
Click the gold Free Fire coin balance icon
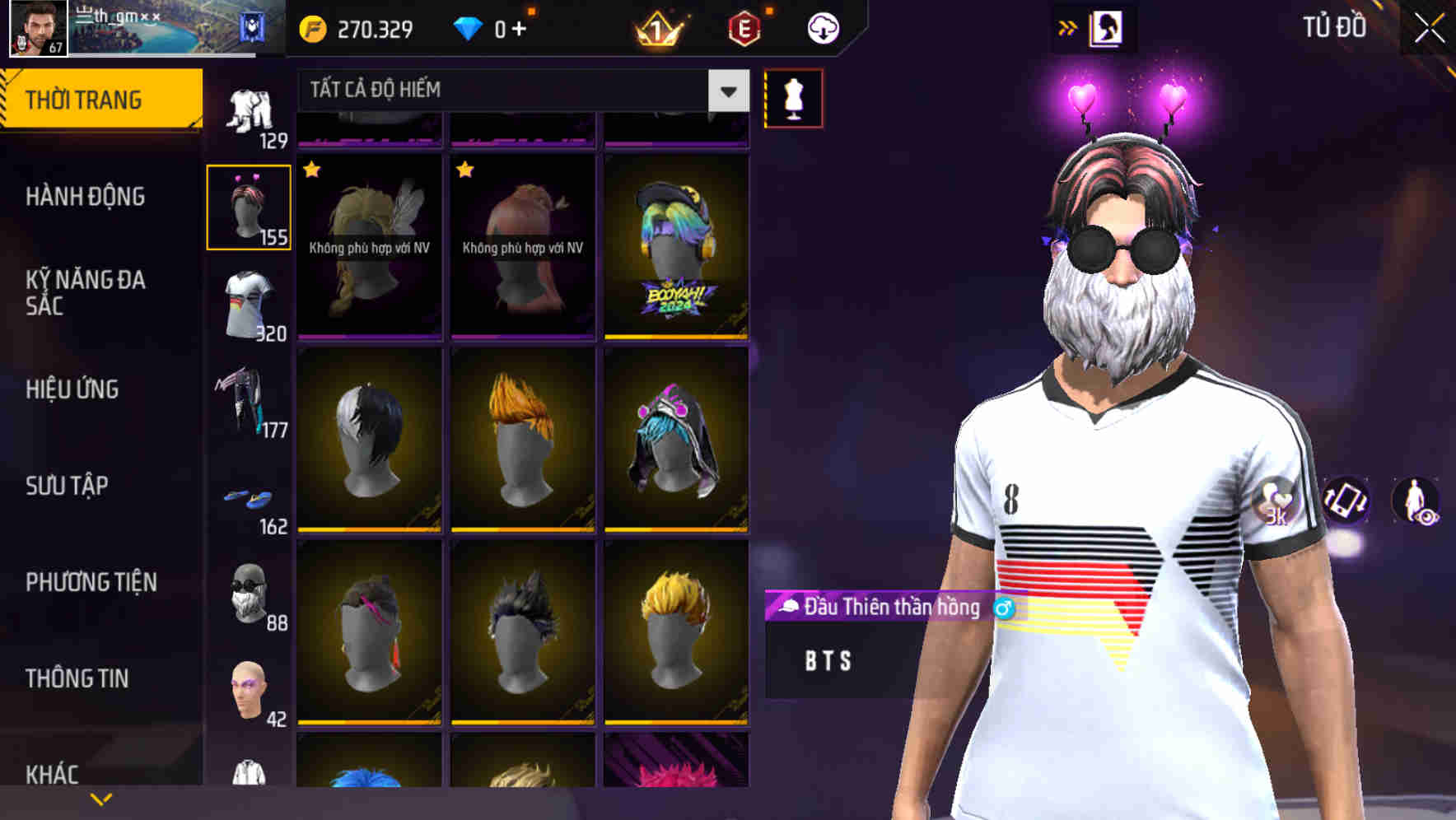311,27
